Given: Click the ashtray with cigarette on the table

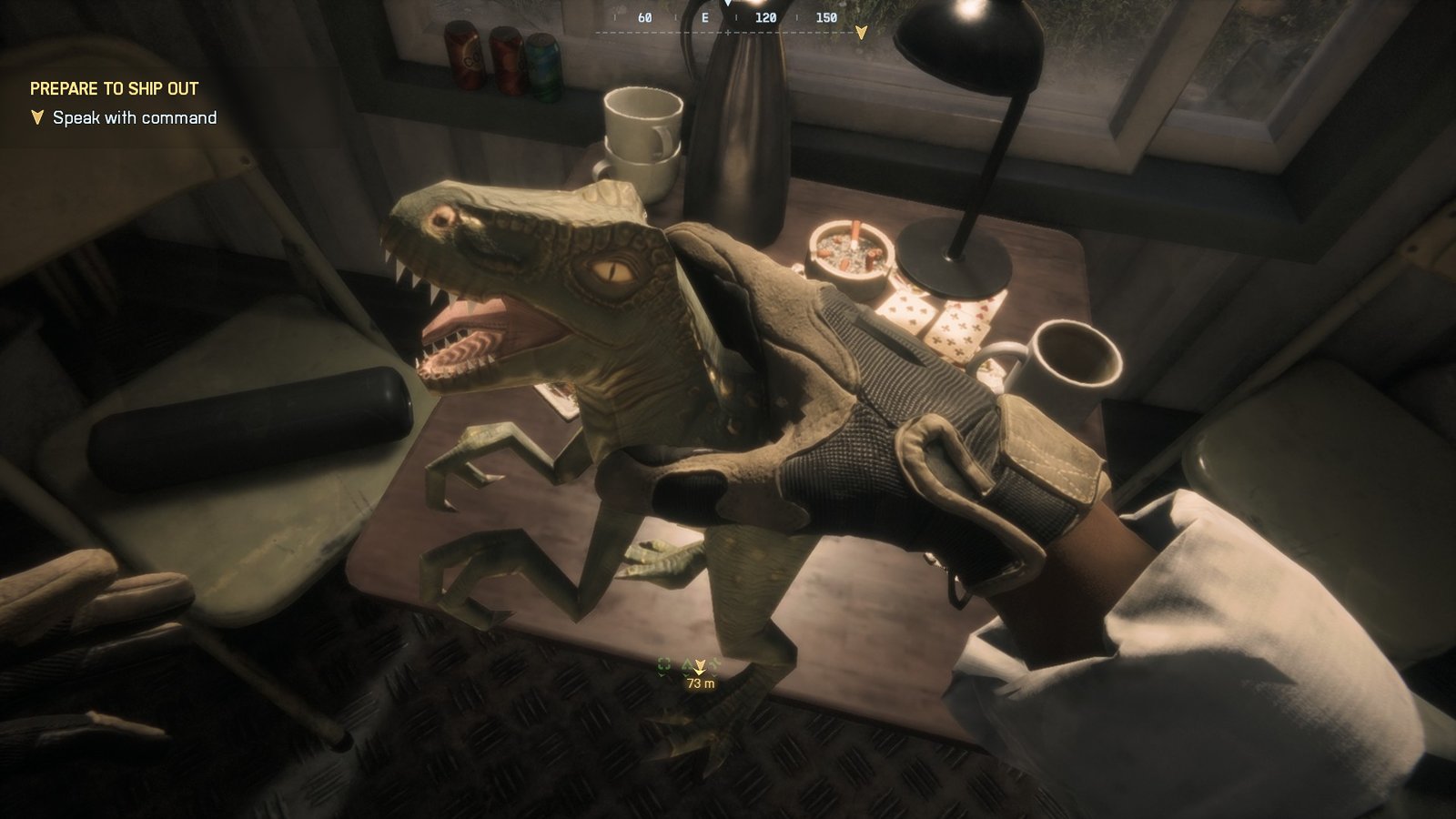Looking at the screenshot, I should click(x=851, y=253).
